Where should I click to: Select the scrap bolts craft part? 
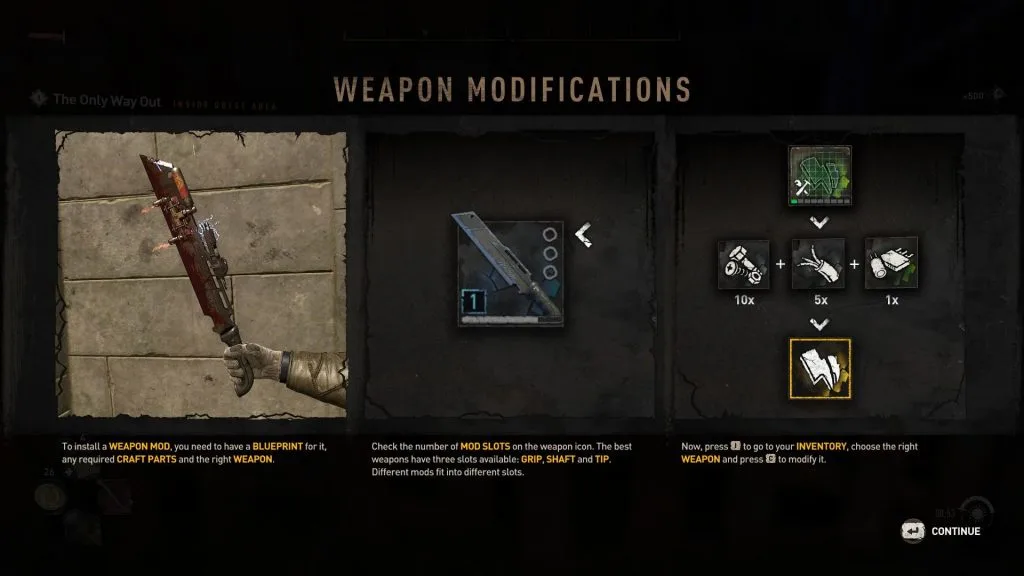tap(743, 264)
